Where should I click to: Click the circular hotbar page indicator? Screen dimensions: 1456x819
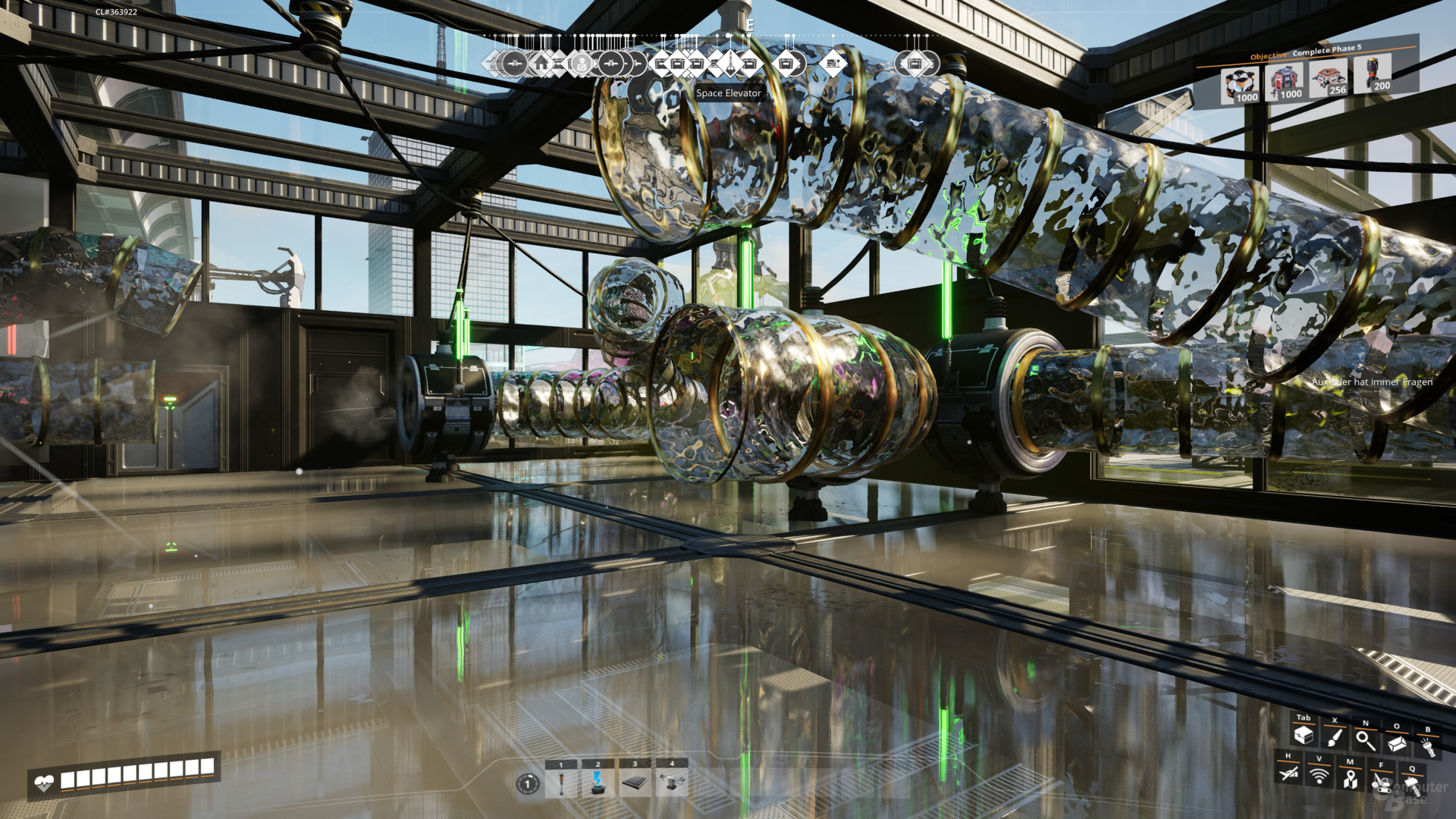tap(528, 783)
